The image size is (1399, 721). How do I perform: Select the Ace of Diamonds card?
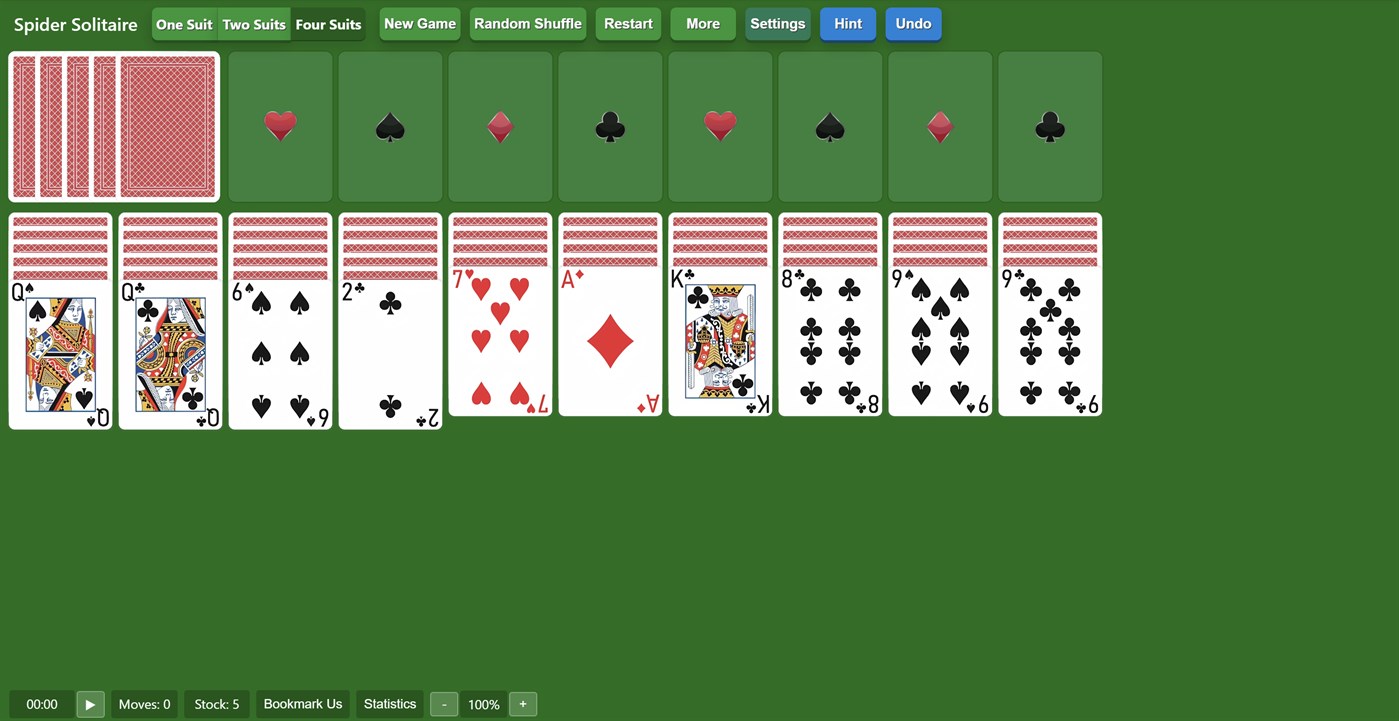point(609,340)
